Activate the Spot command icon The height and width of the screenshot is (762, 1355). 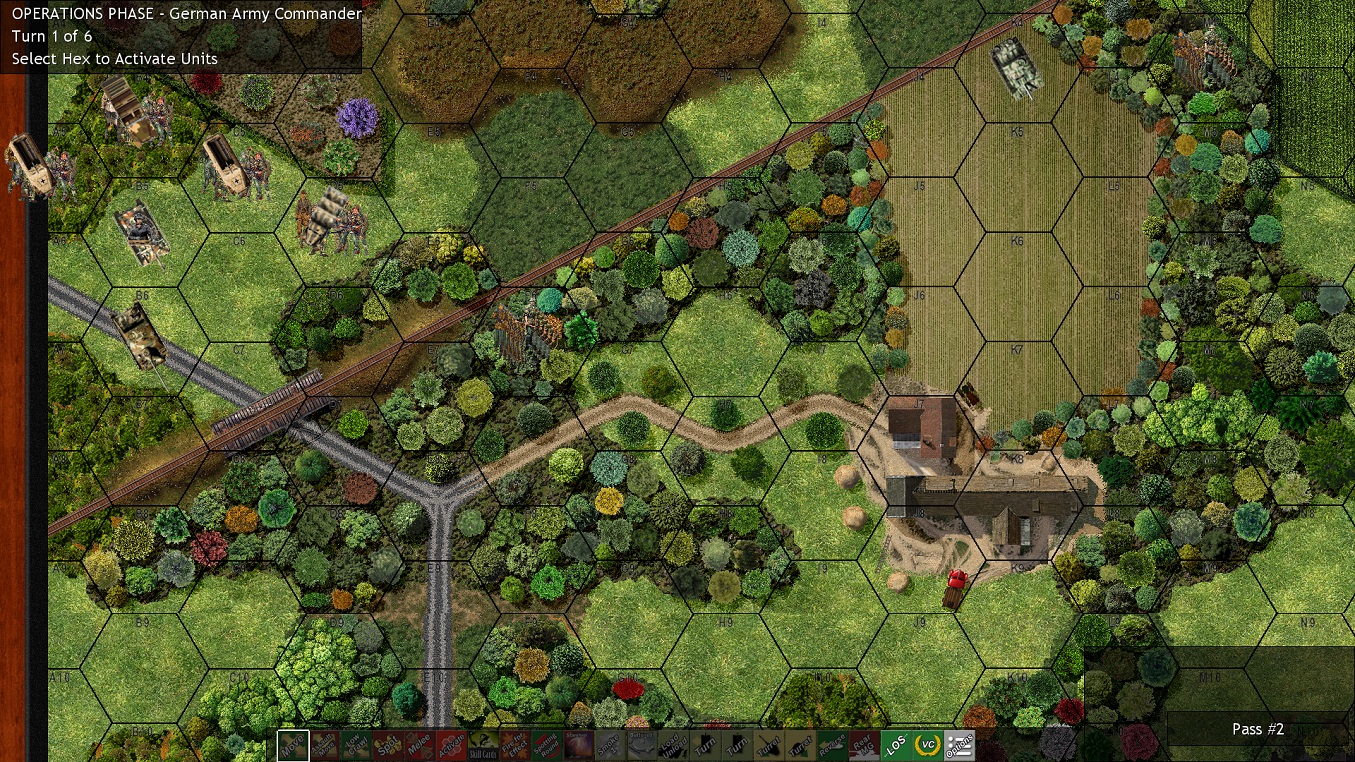point(388,745)
